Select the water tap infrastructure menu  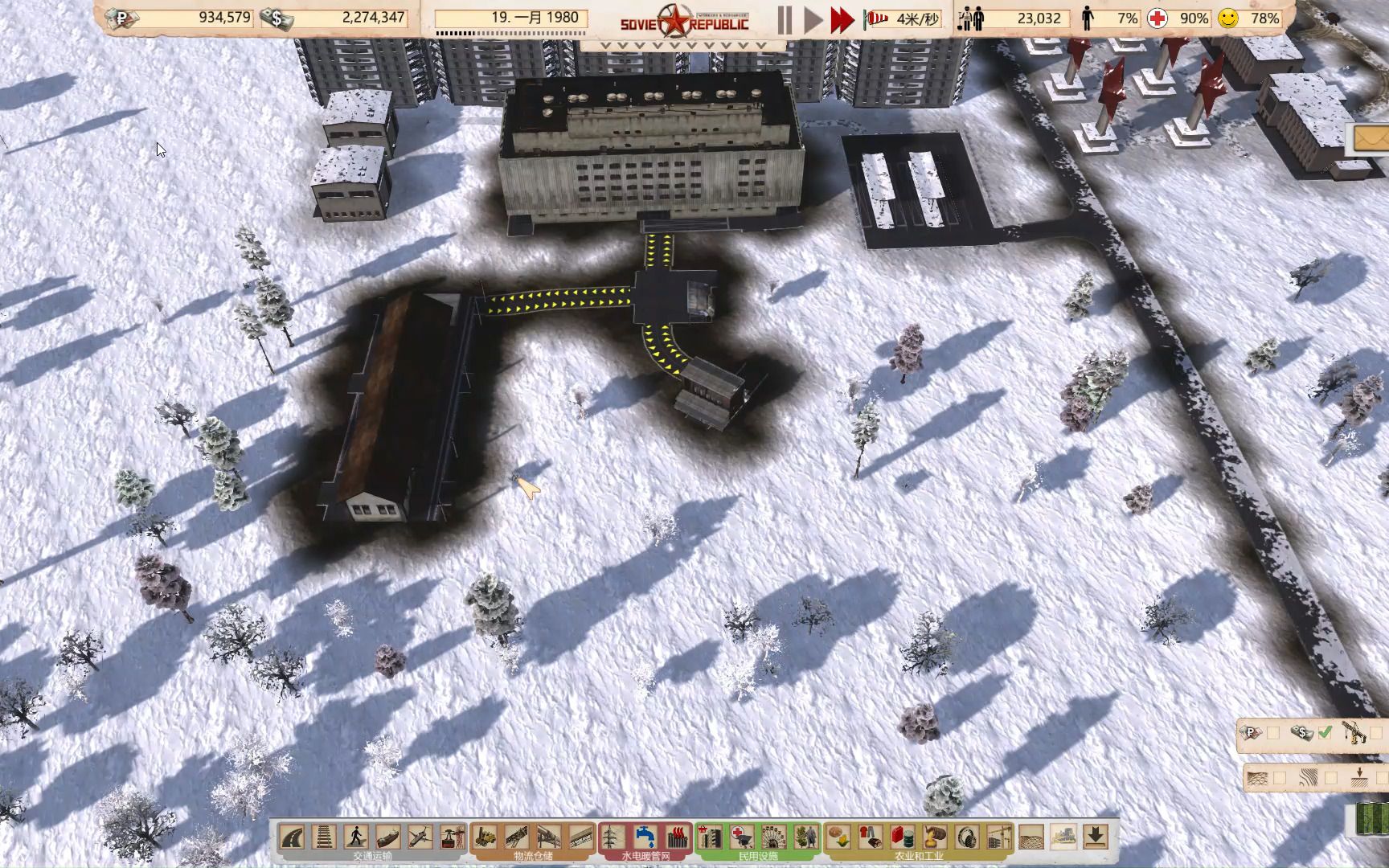(x=645, y=837)
